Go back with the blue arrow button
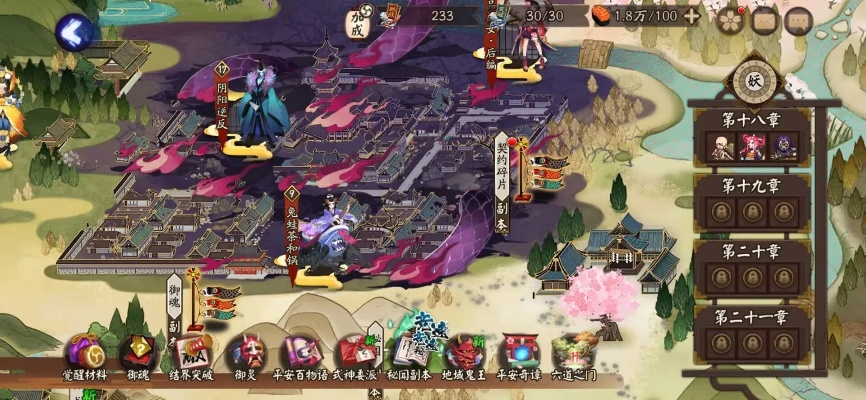Viewport: 866px width, 400px height. point(76,32)
